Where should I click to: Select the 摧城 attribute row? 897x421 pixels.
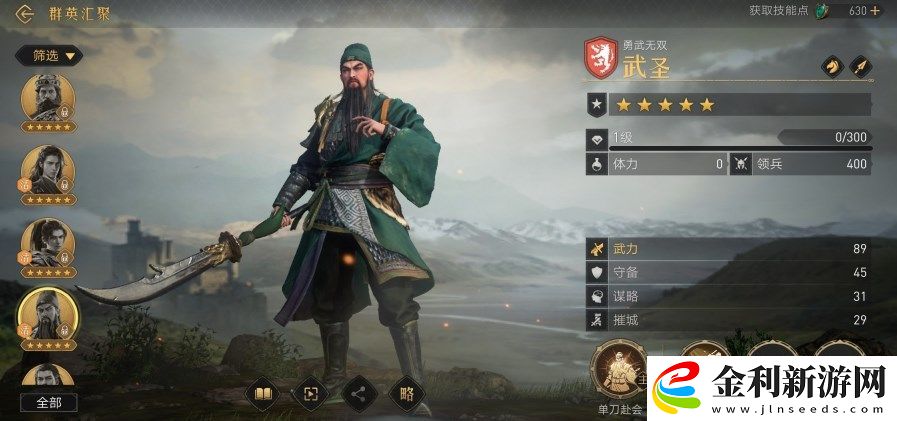pos(727,320)
